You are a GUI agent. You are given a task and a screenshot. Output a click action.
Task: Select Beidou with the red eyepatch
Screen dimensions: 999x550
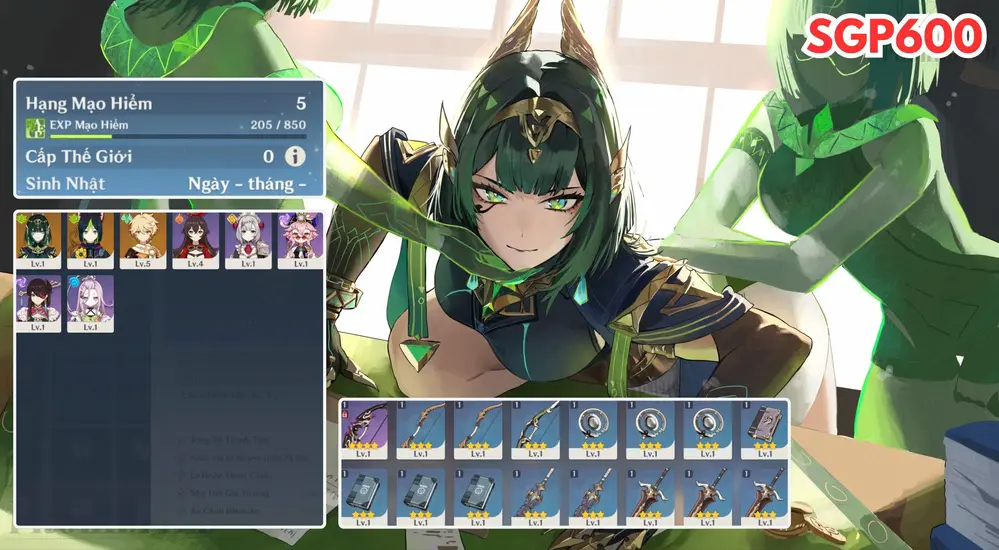39,302
